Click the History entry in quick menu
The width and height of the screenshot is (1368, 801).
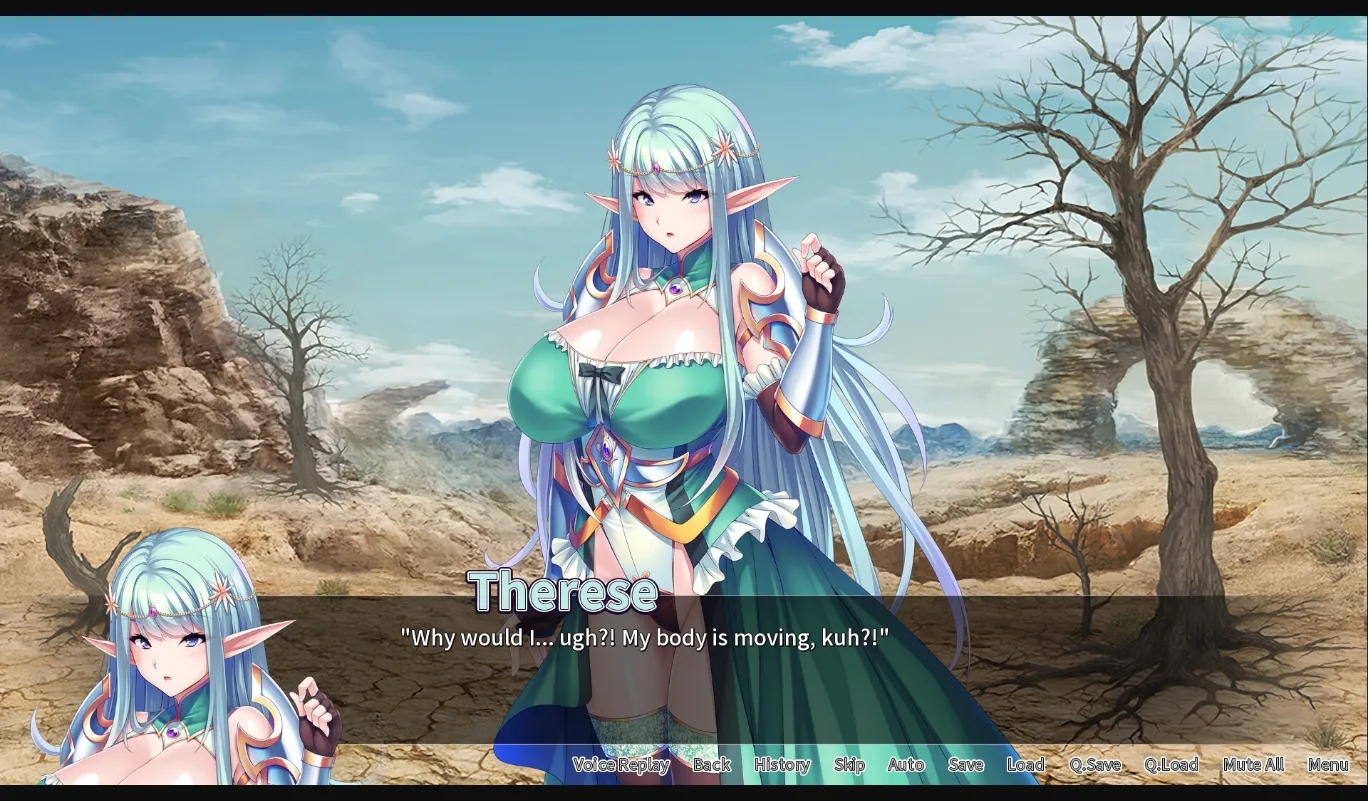(x=781, y=765)
